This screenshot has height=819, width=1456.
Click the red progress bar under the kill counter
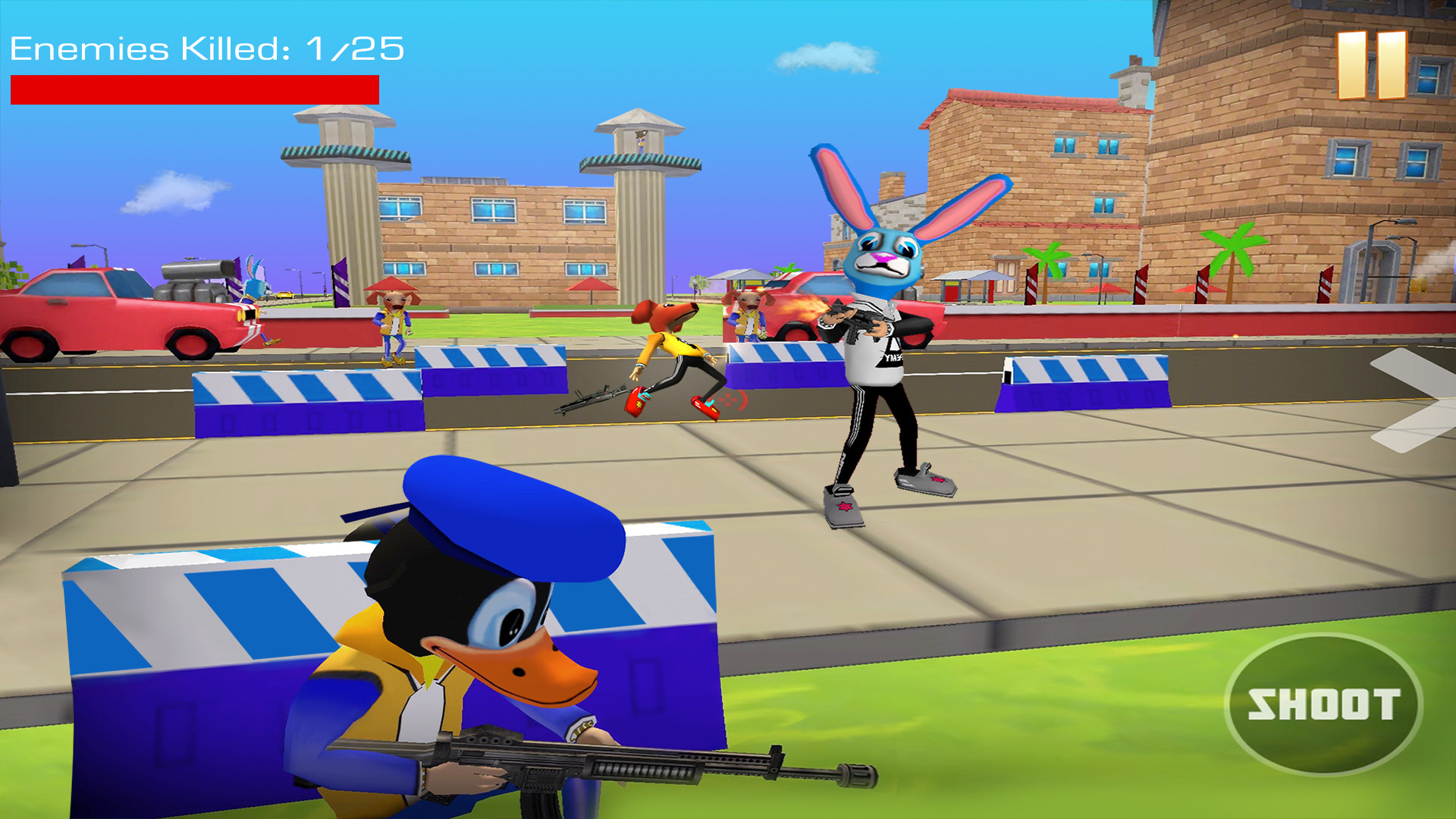click(x=193, y=86)
